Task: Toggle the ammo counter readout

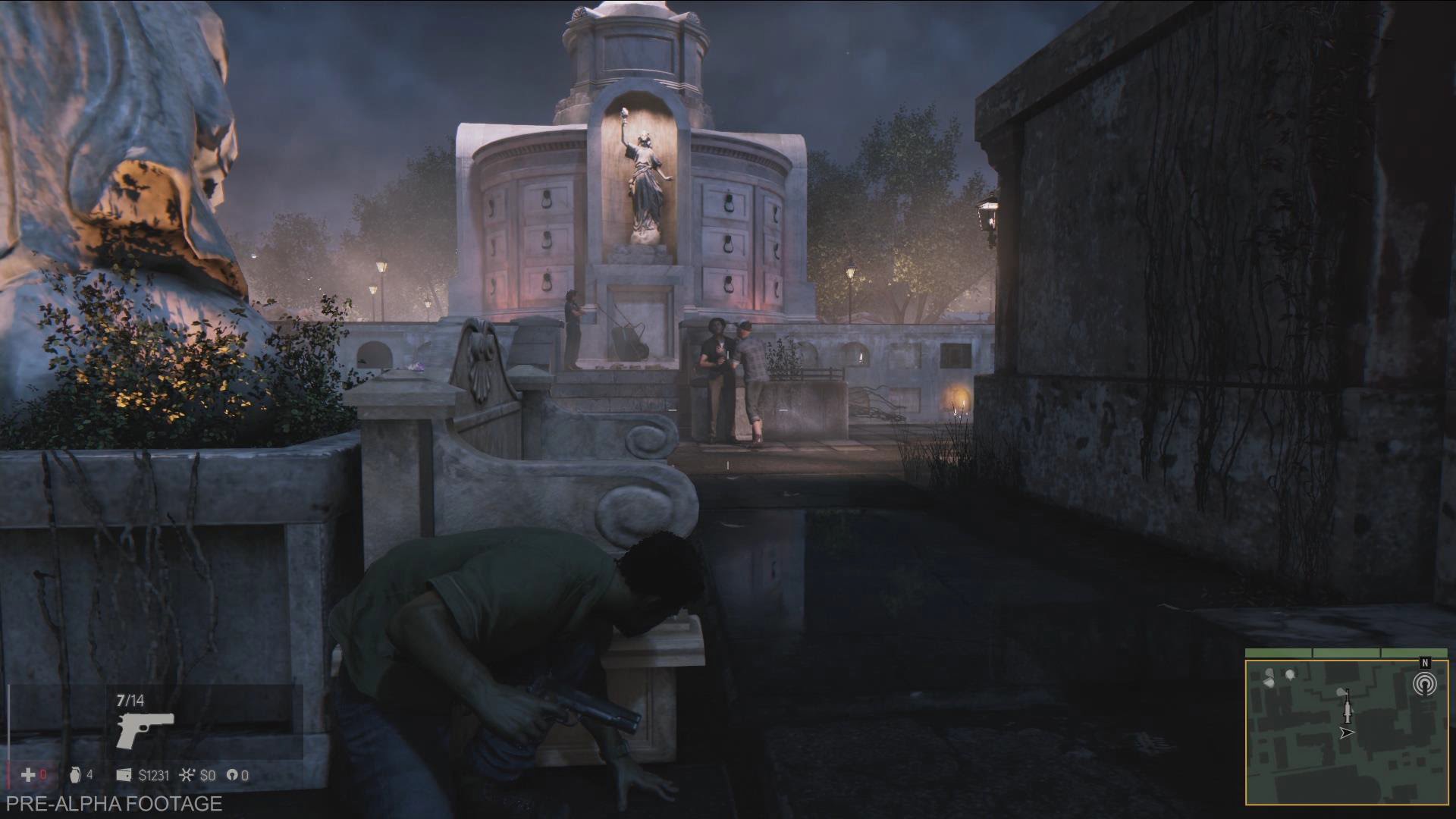Action: click(130, 700)
